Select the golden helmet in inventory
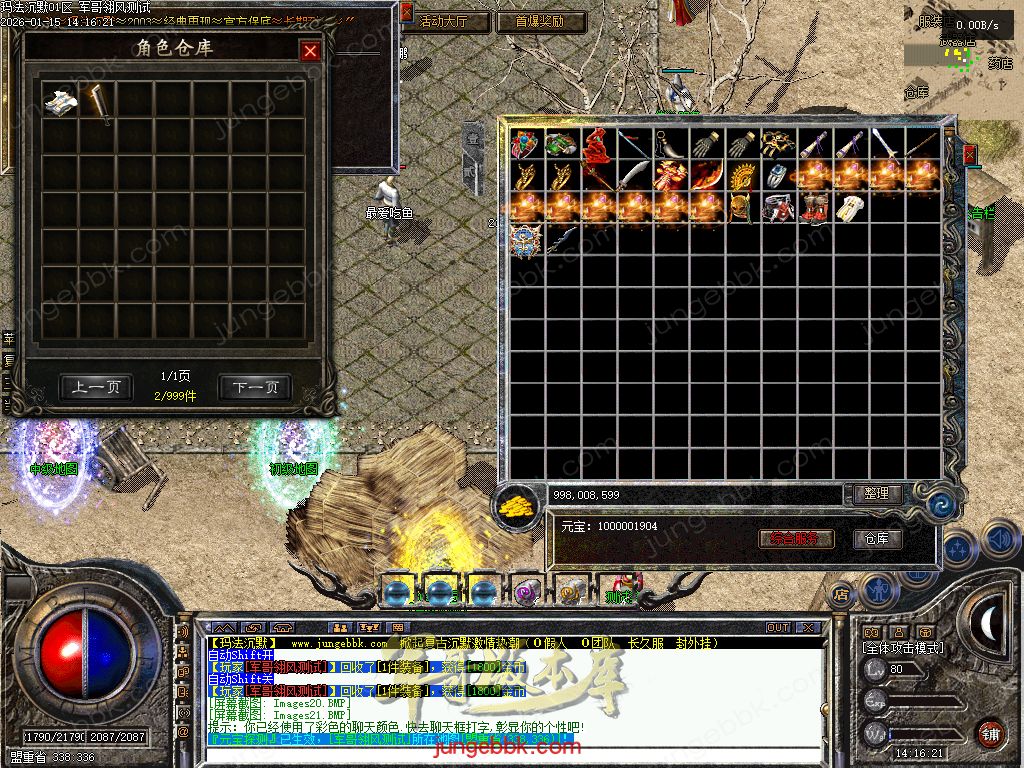 (x=742, y=177)
